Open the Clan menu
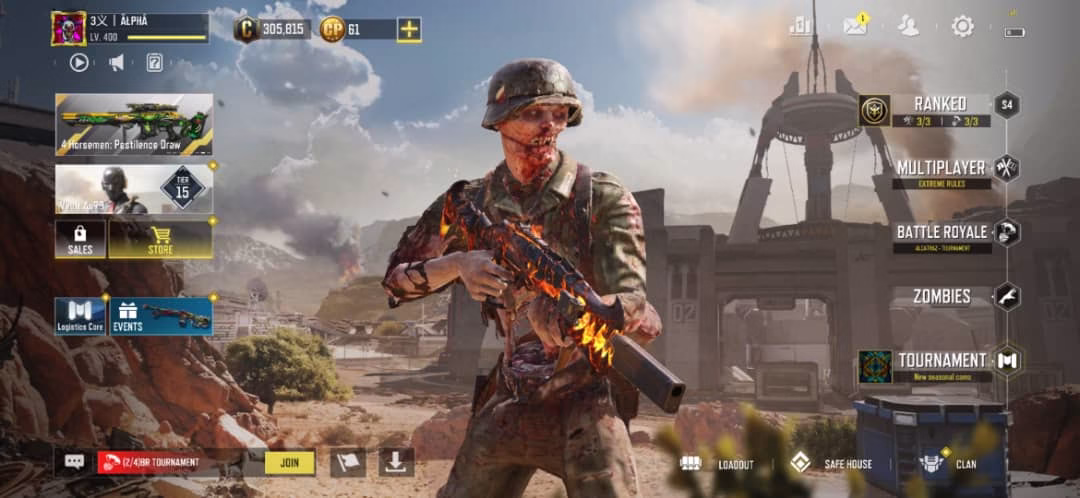Viewport: 1080px width, 498px height. point(948,464)
